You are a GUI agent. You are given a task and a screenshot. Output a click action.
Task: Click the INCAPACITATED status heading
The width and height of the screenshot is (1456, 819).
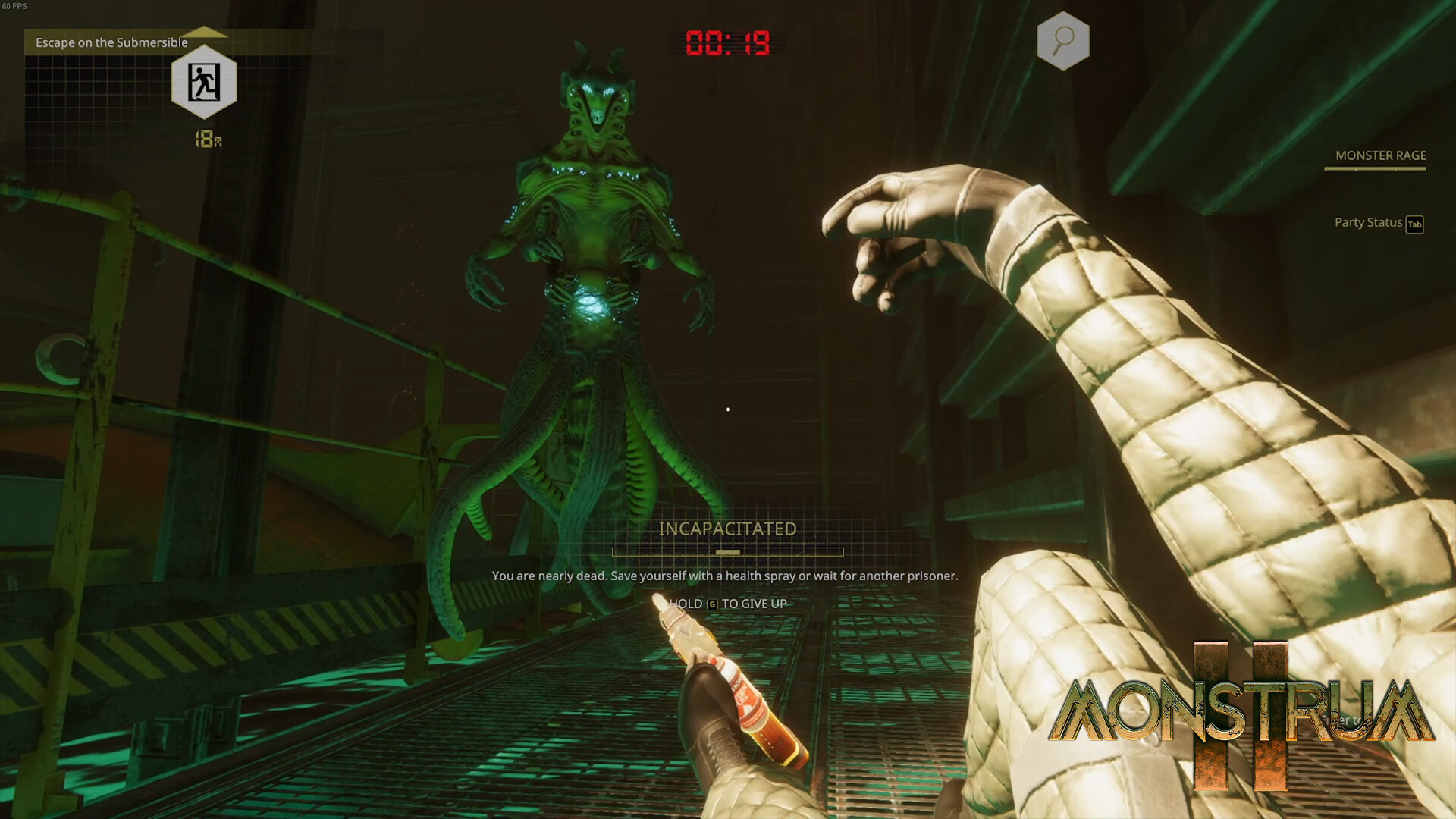[728, 529]
